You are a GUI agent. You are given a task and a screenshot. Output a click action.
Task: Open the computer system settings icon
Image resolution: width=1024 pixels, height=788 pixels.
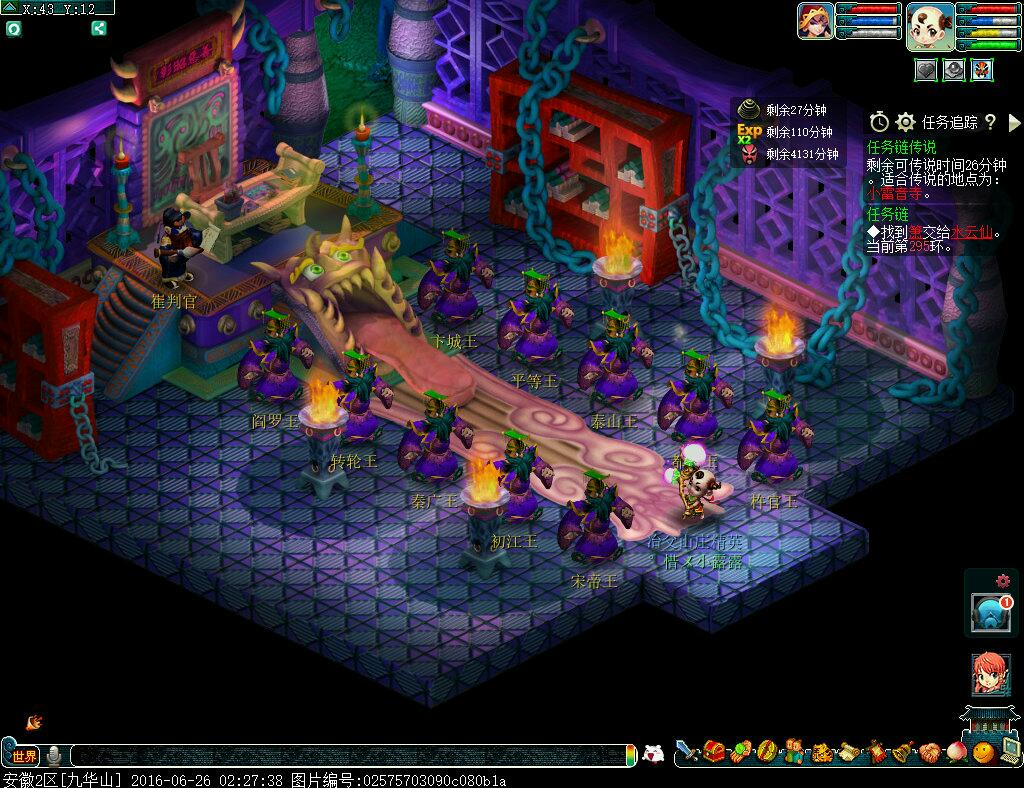click(1009, 752)
